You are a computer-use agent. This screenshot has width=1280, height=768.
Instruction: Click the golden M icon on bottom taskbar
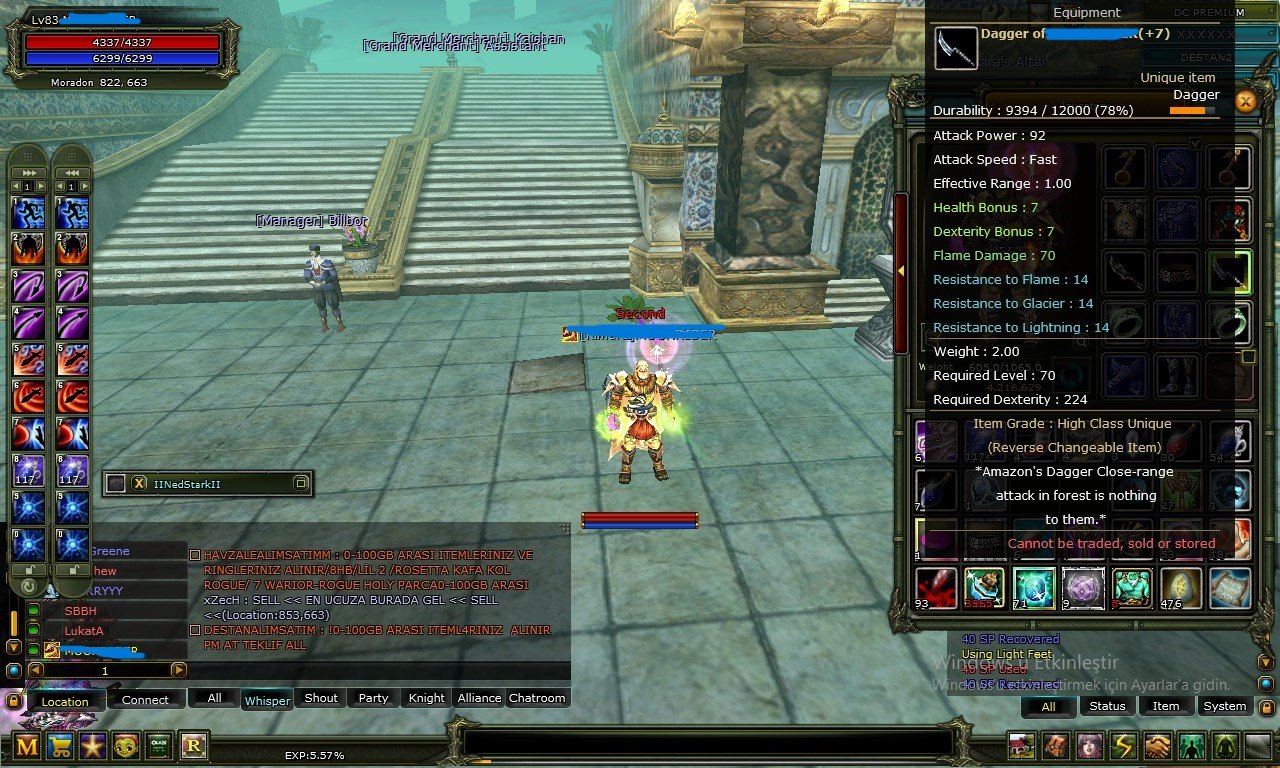pyautogui.click(x=26, y=746)
